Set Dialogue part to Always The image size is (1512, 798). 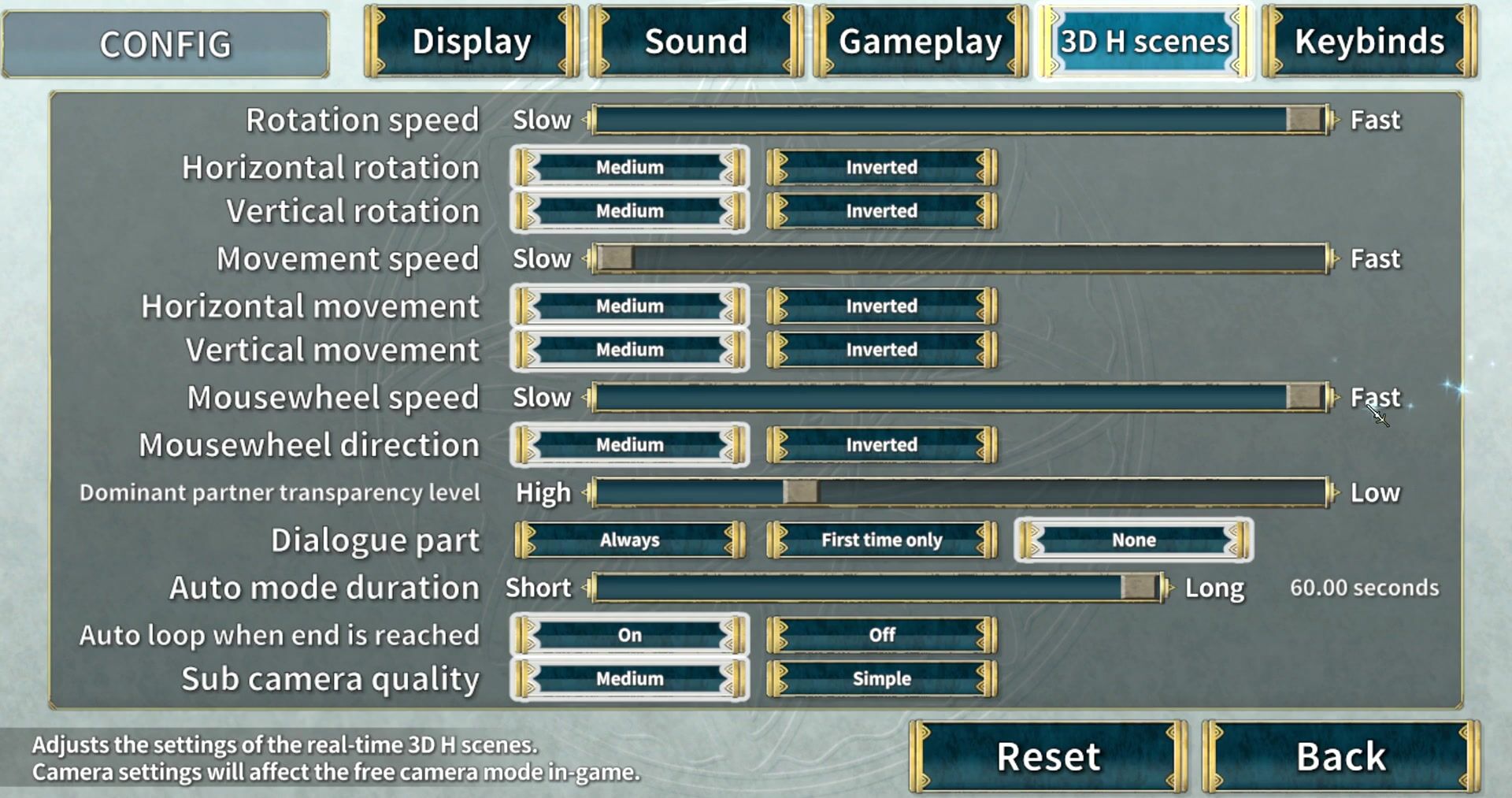coord(629,540)
